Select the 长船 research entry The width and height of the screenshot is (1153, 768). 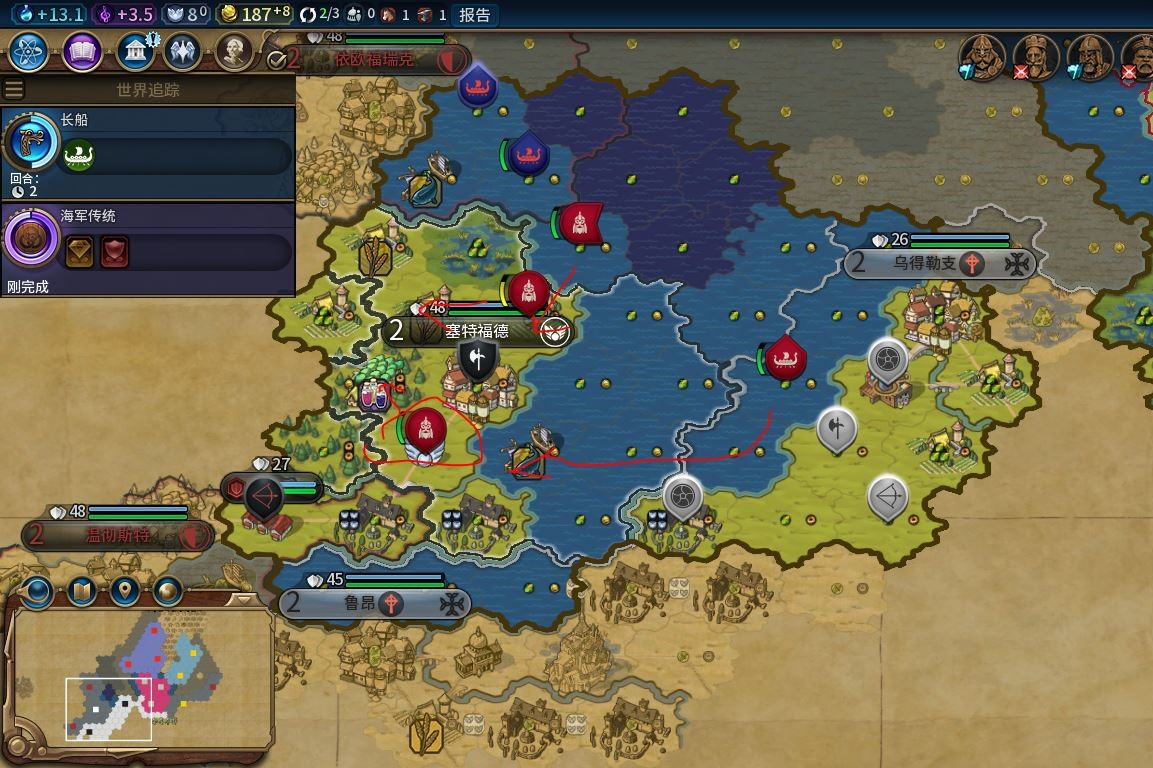click(148, 142)
